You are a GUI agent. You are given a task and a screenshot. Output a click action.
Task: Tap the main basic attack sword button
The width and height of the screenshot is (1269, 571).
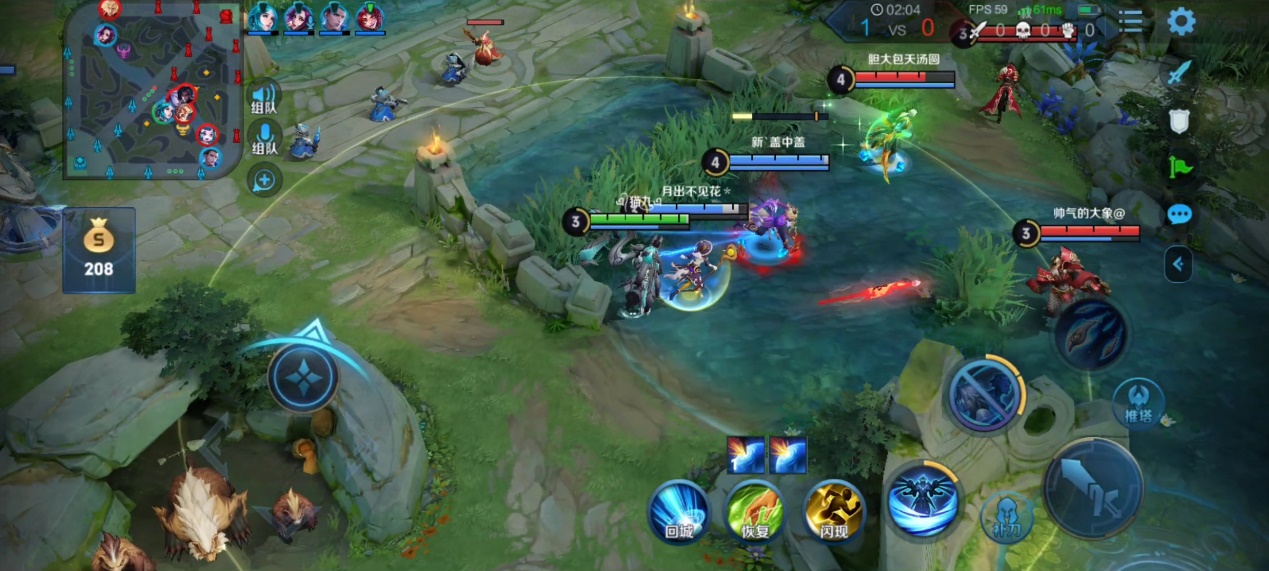point(1093,488)
